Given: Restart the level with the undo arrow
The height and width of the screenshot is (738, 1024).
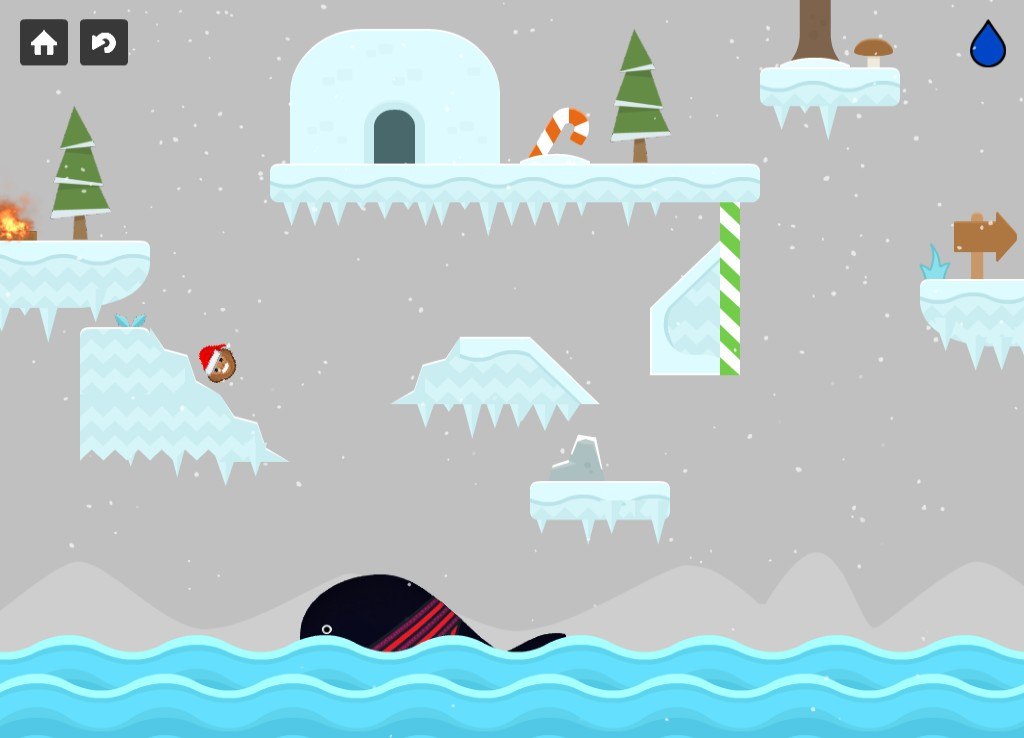Looking at the screenshot, I should [104, 42].
